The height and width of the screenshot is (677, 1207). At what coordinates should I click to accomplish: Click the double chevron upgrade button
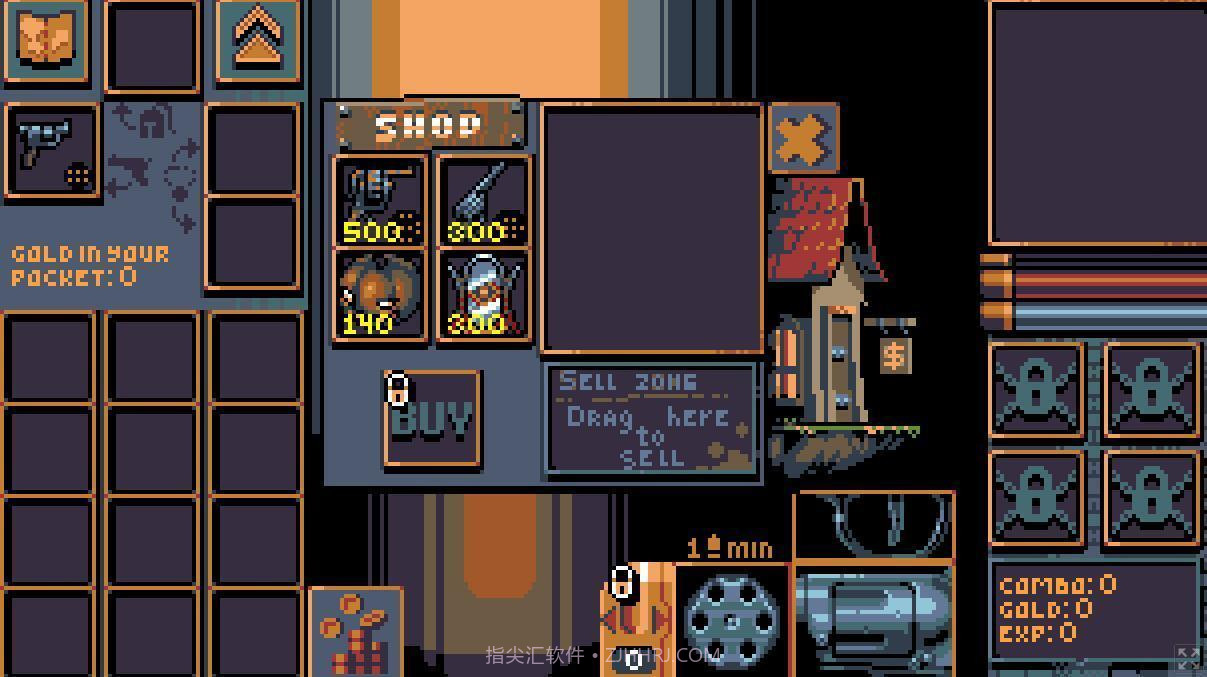[257, 41]
